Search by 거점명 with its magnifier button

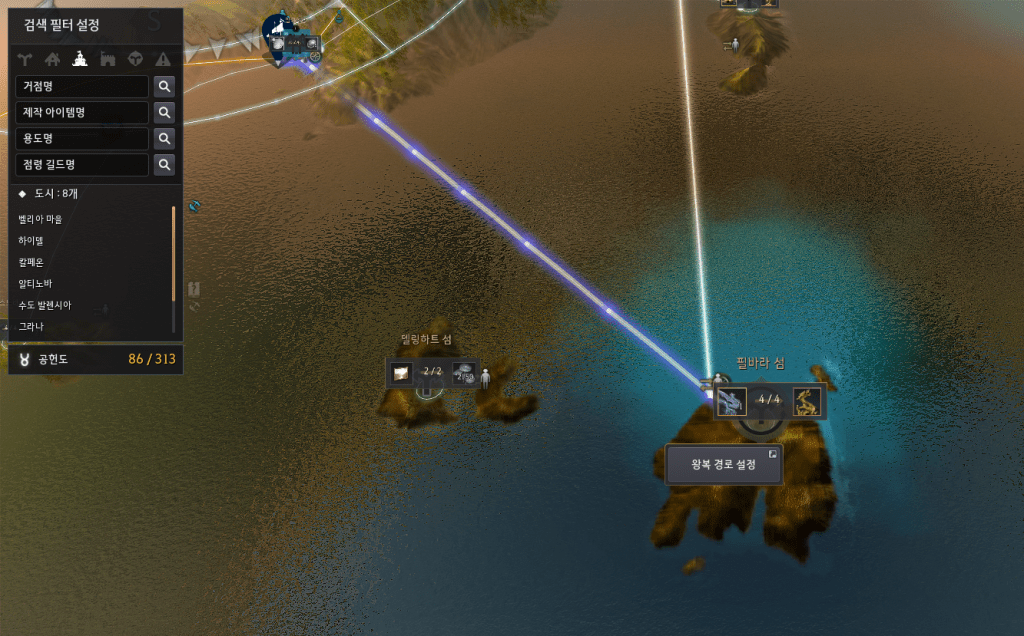click(164, 87)
